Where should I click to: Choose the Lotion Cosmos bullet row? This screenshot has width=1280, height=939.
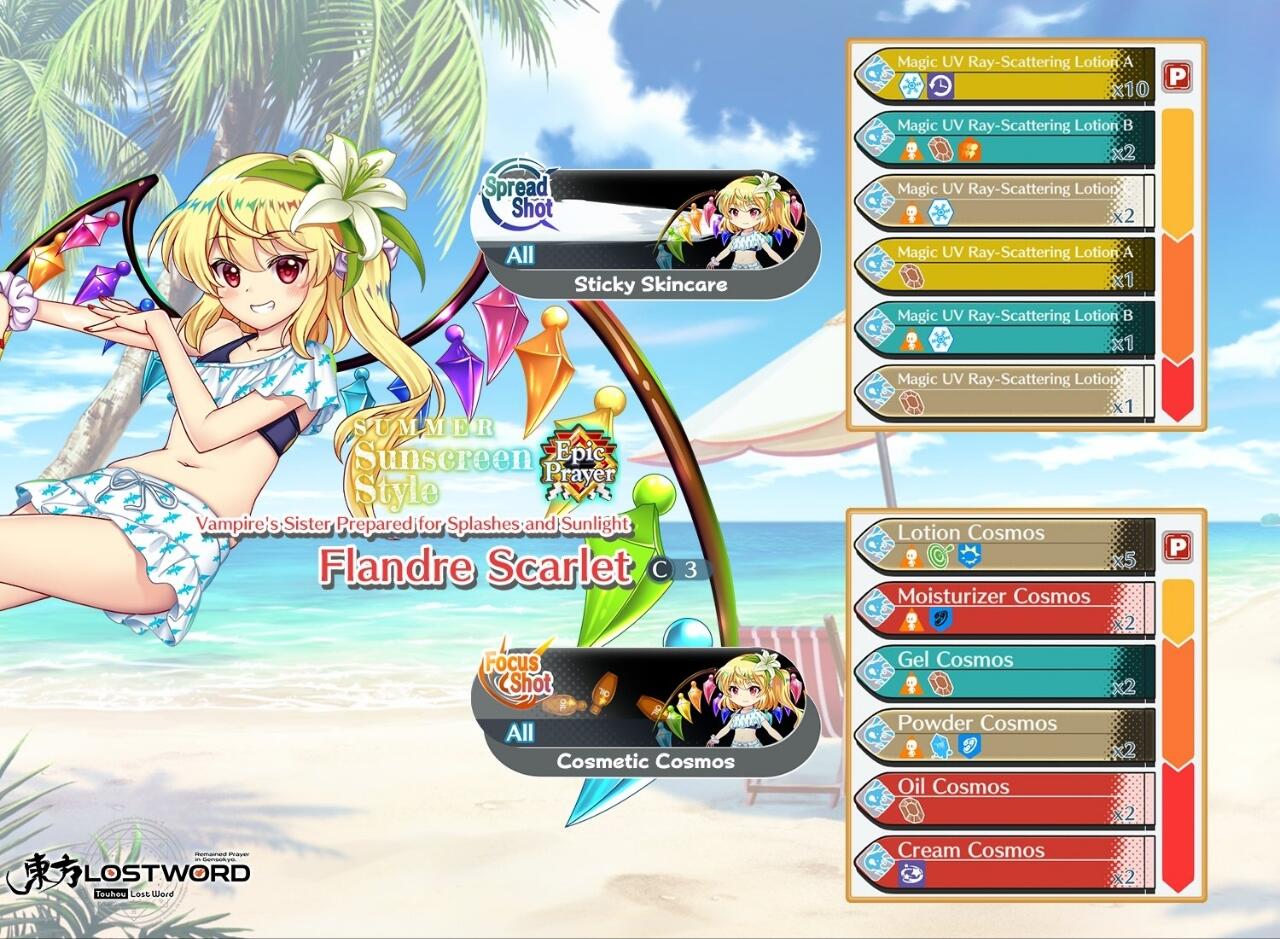pyautogui.click(x=1004, y=545)
